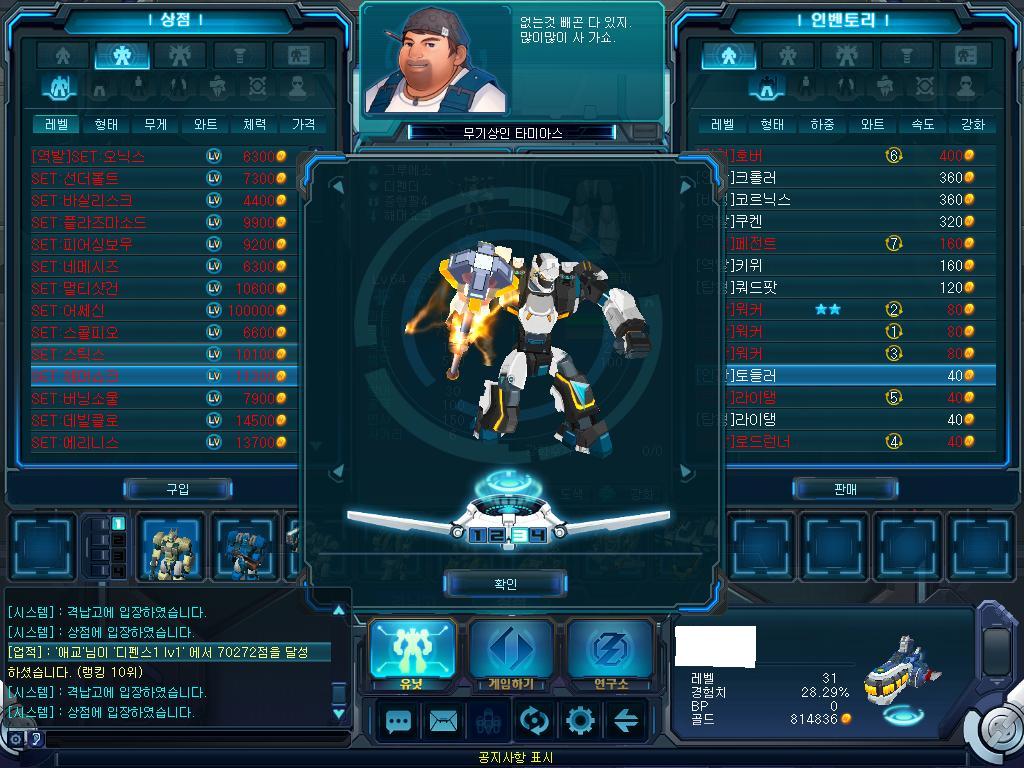1024x768 pixels.
Task: Start playing via 게임하기 button
Action: coord(511,652)
